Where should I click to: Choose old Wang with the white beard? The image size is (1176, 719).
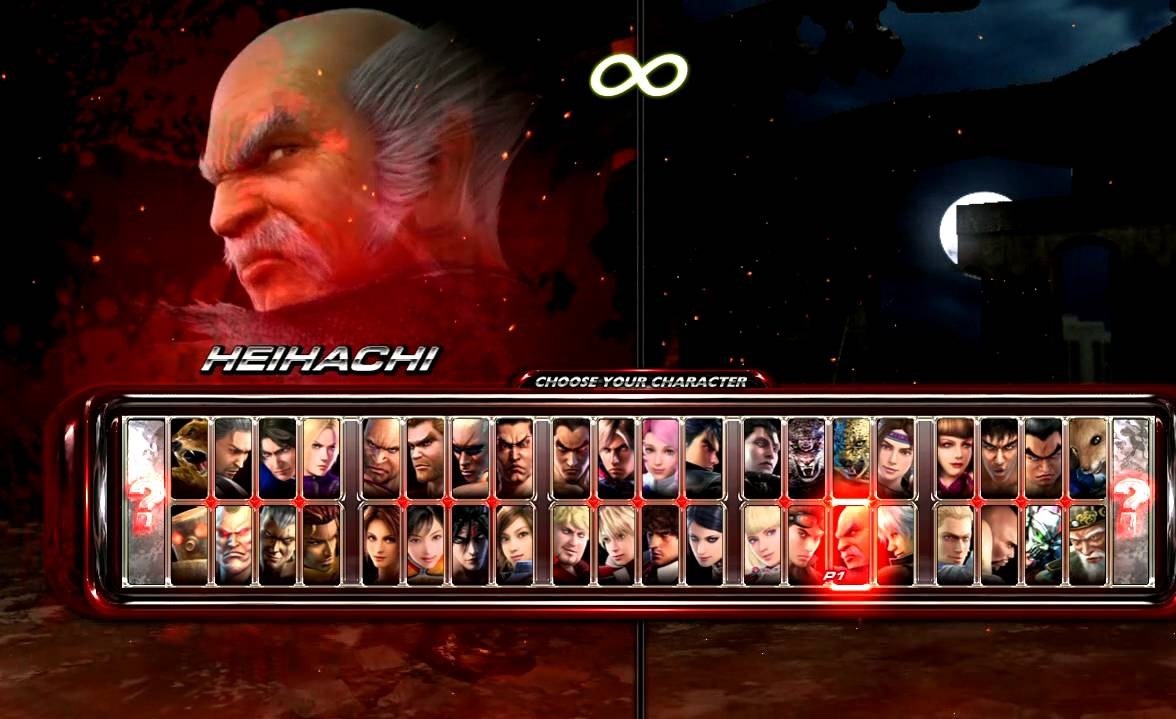(x=1087, y=543)
